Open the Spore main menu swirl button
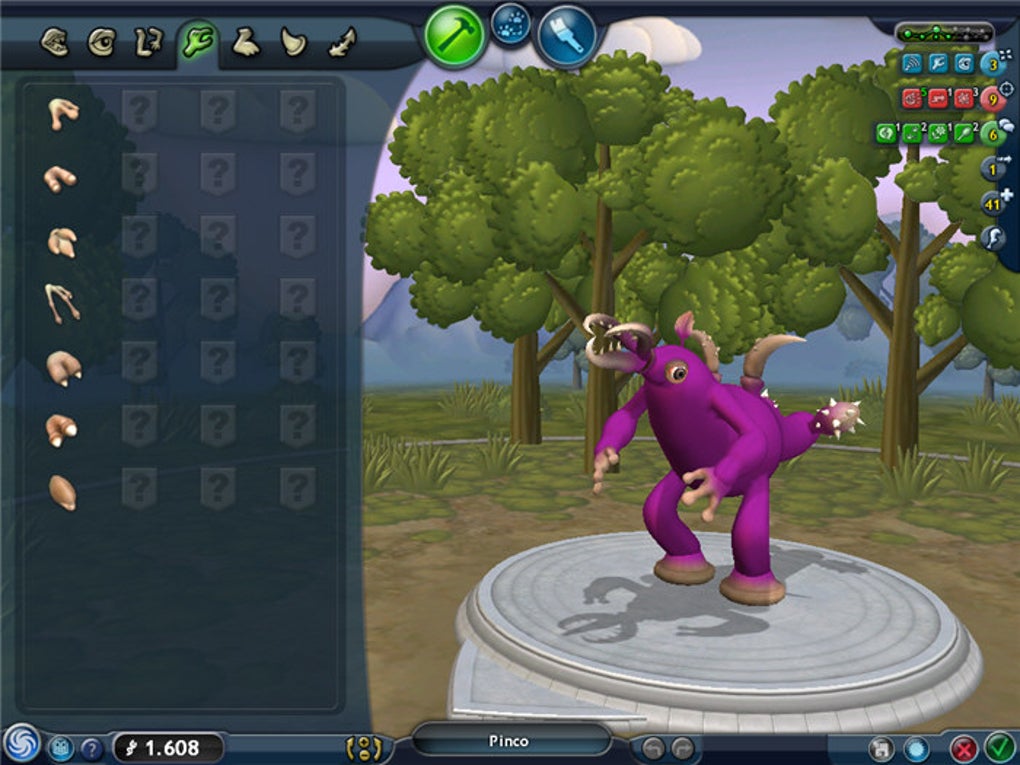 [20, 744]
